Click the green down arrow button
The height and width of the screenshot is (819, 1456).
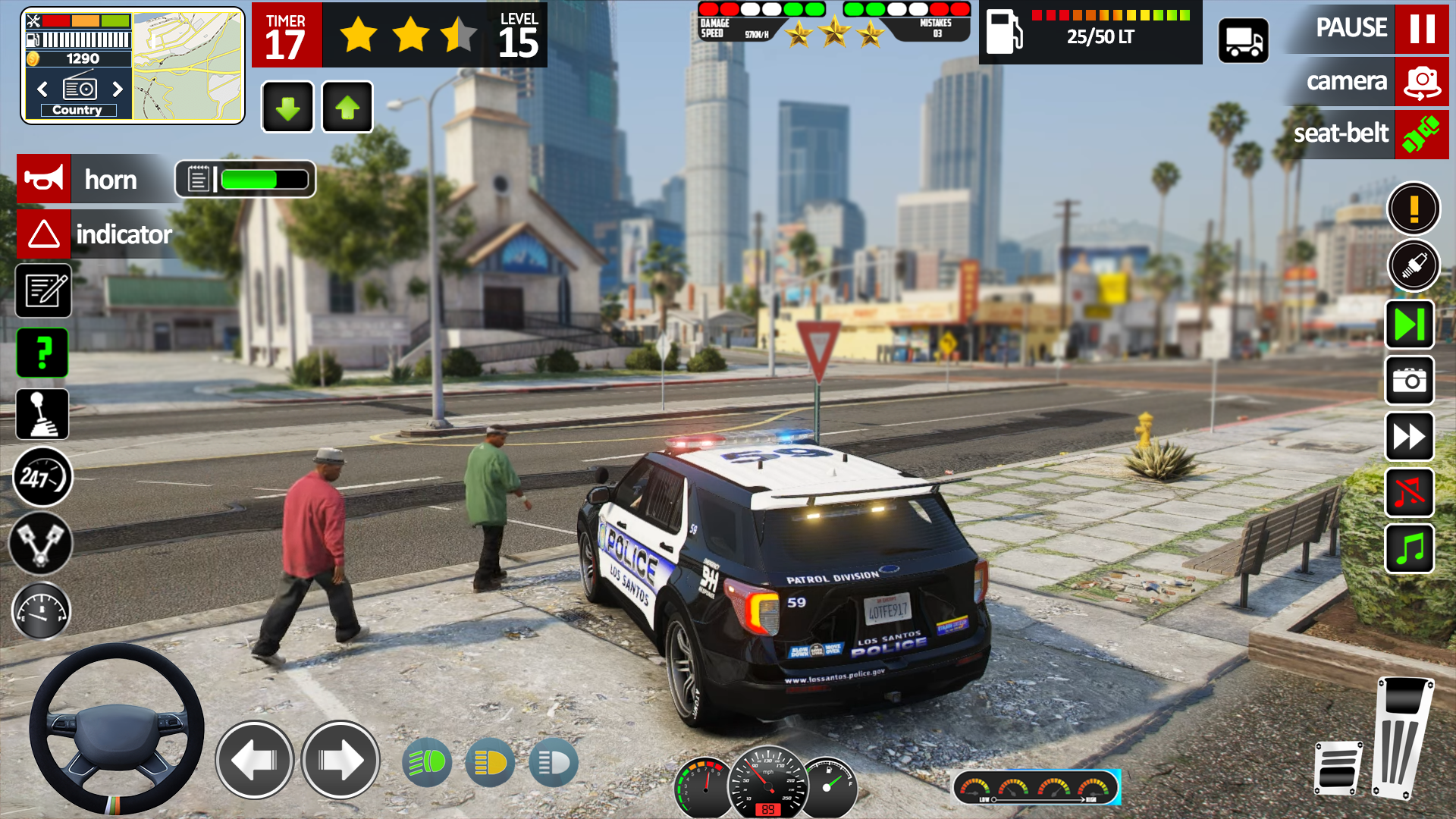click(287, 108)
